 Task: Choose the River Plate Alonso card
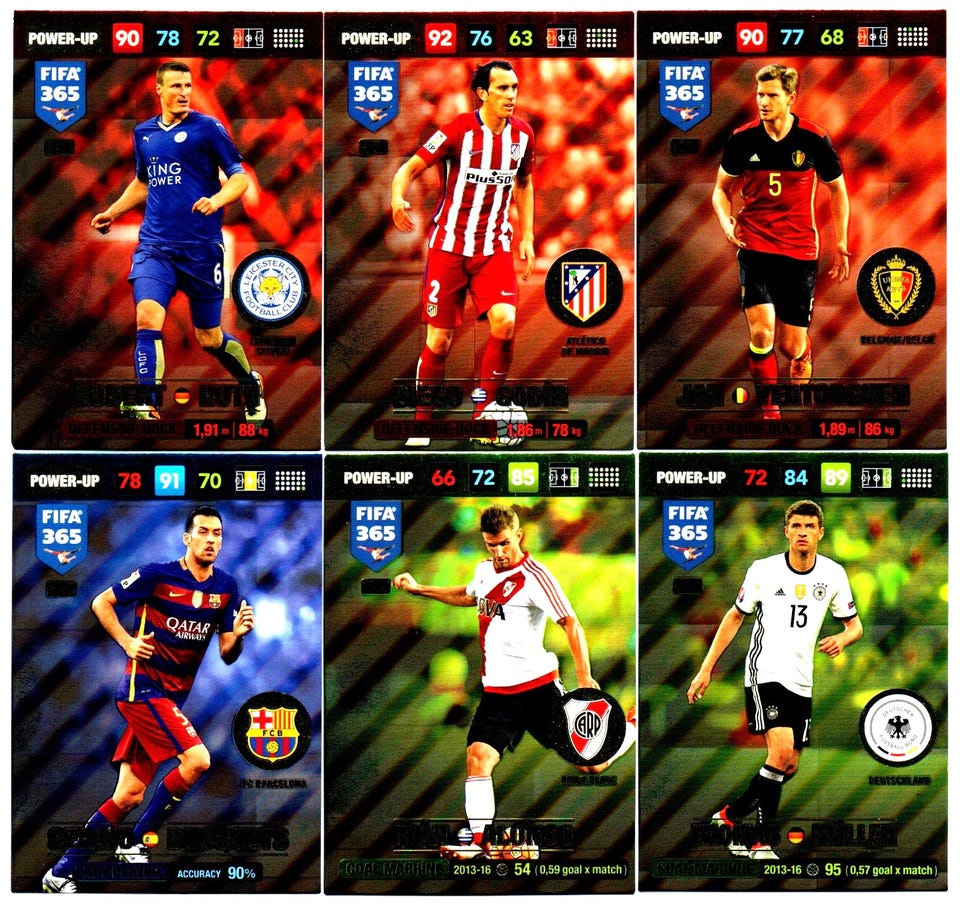point(478,675)
